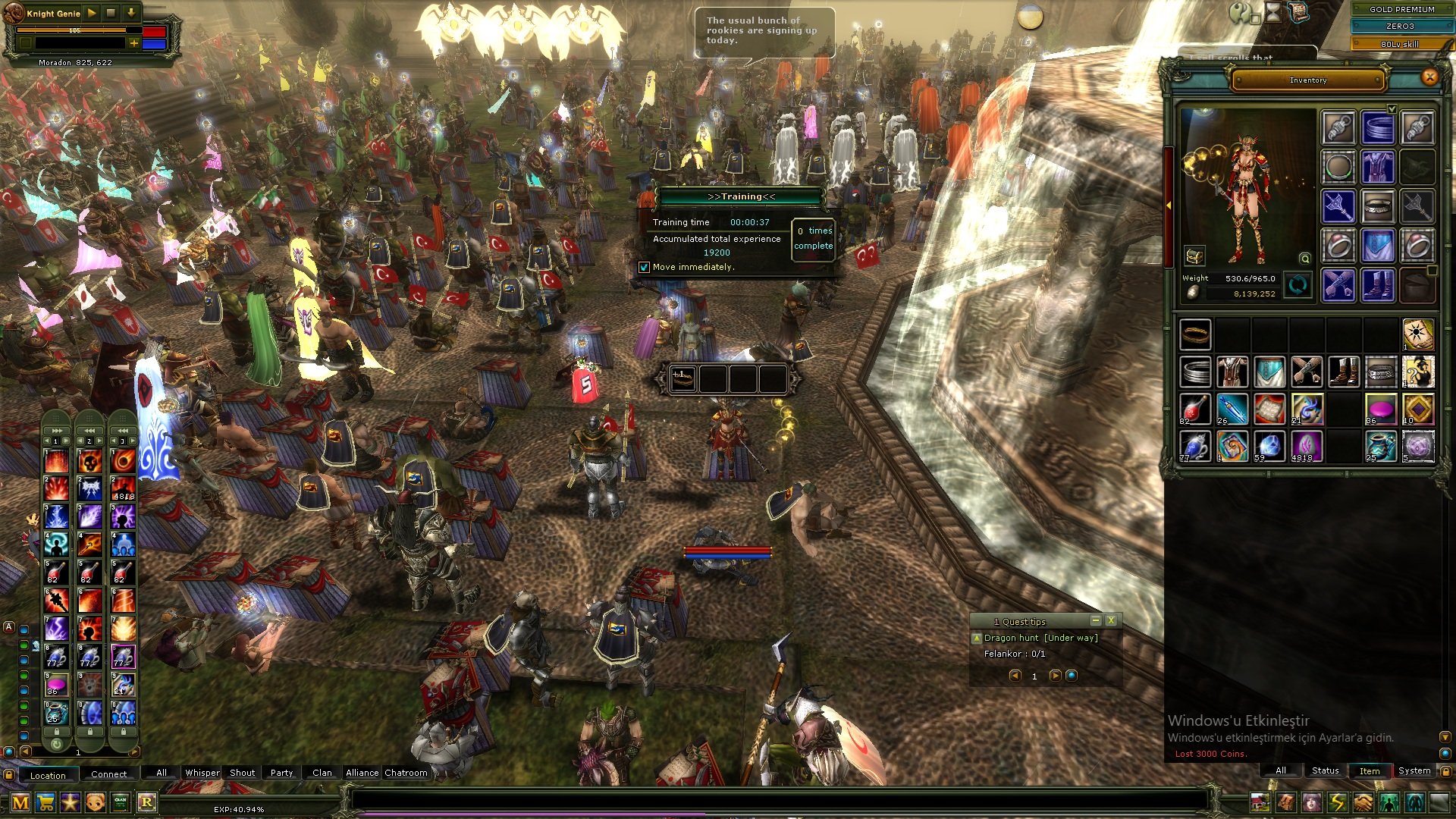Open the Status log tab
This screenshot has width=1456, height=819.
click(x=1326, y=770)
